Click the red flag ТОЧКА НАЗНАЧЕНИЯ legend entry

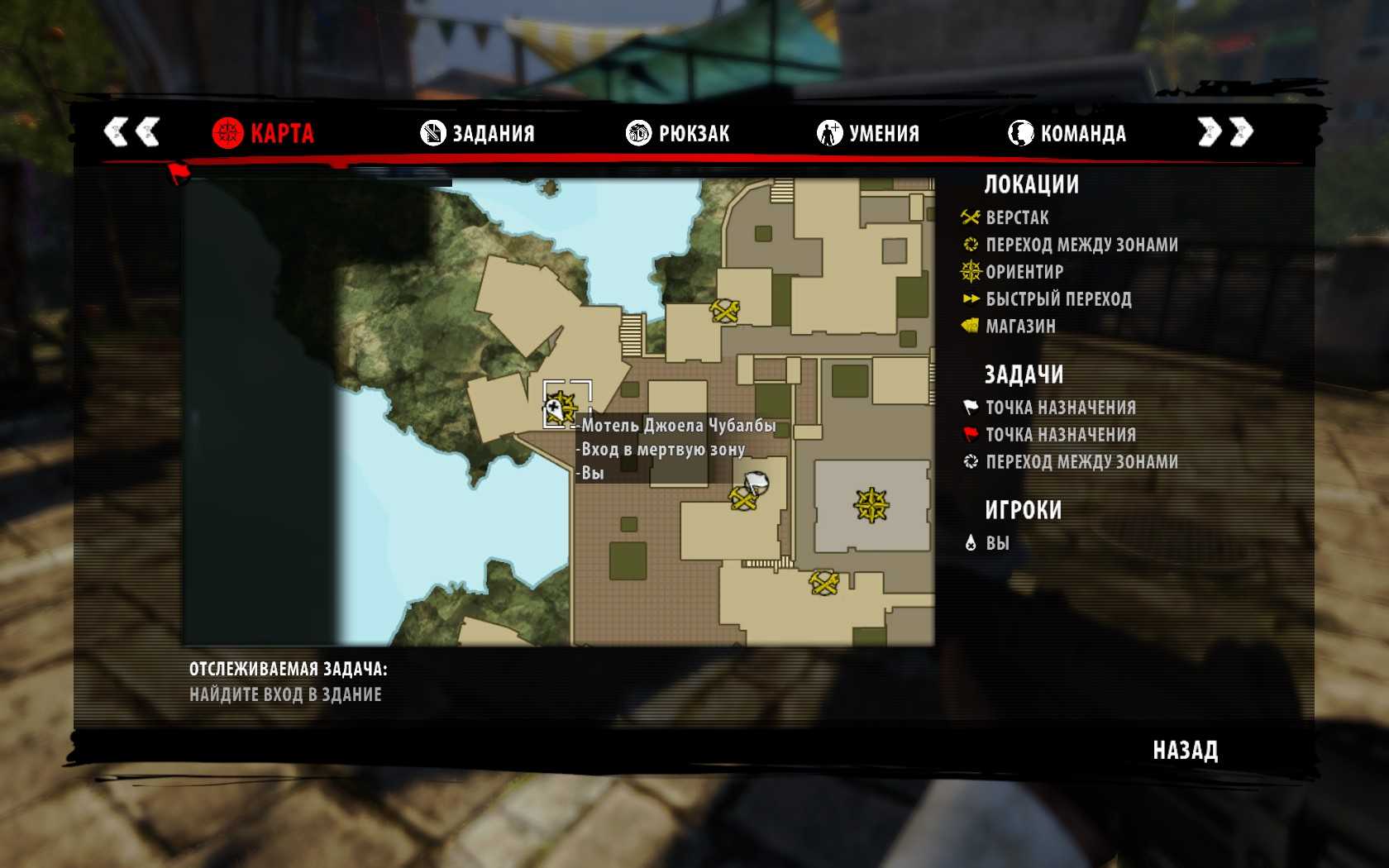tap(1060, 435)
